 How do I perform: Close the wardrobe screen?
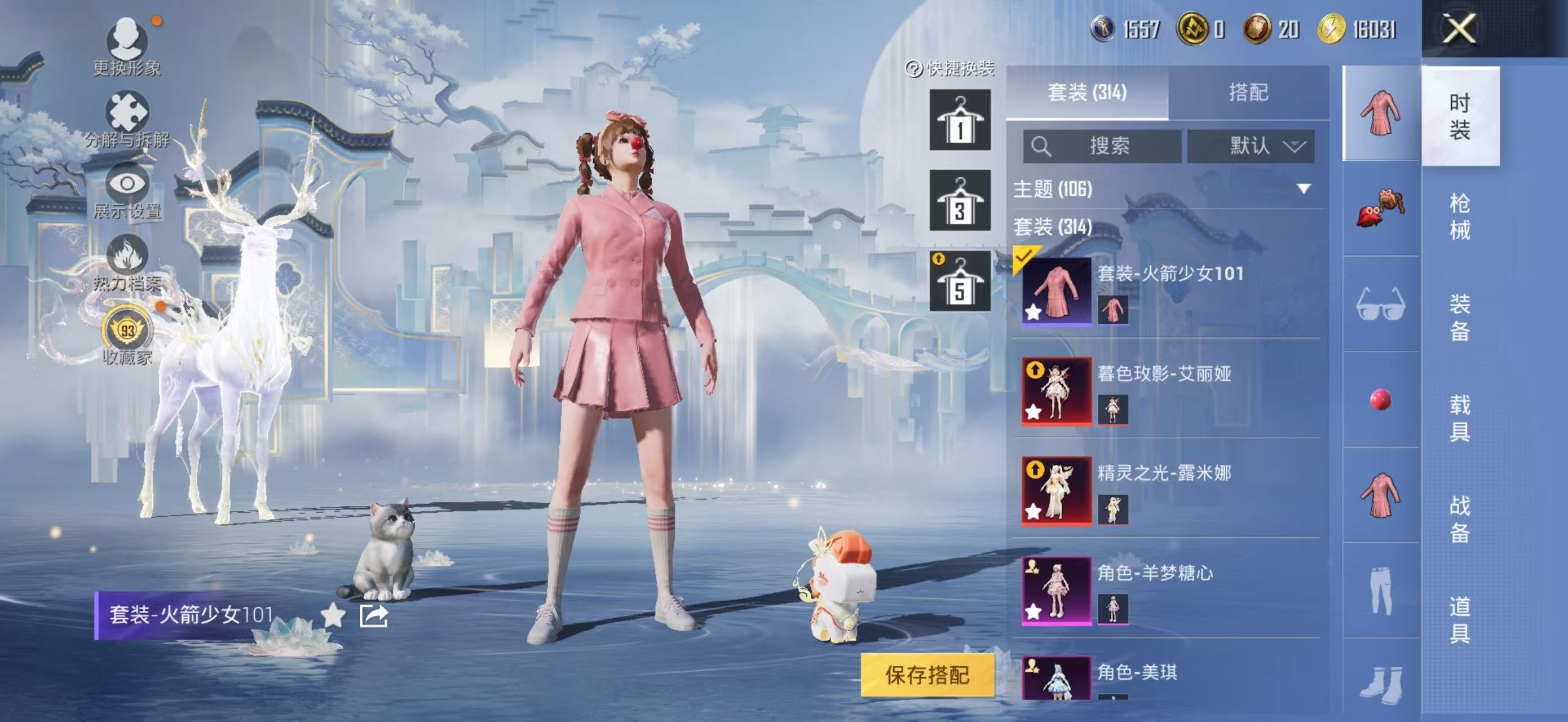(x=1460, y=29)
